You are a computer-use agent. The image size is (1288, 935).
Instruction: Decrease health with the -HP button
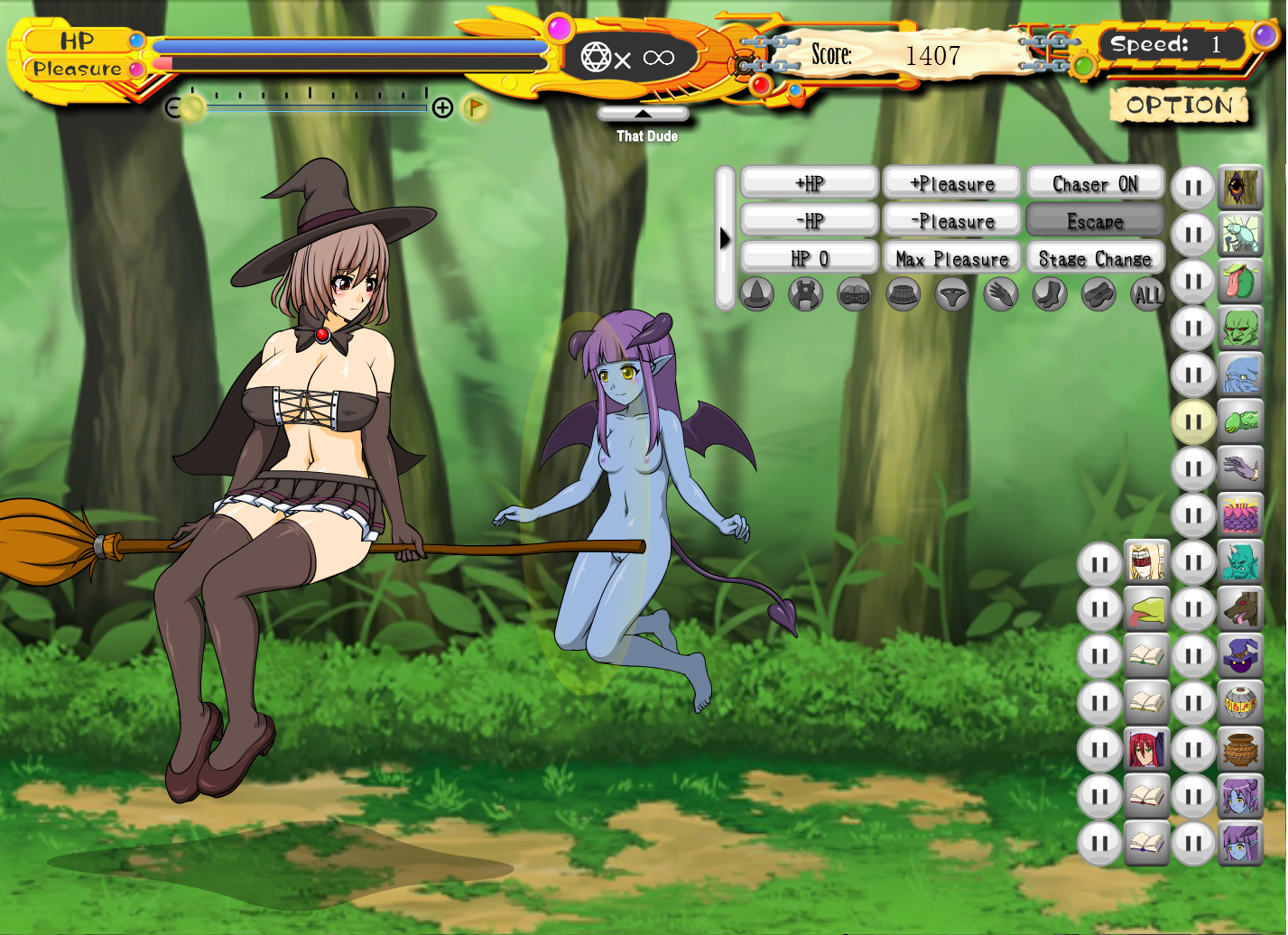pos(810,221)
